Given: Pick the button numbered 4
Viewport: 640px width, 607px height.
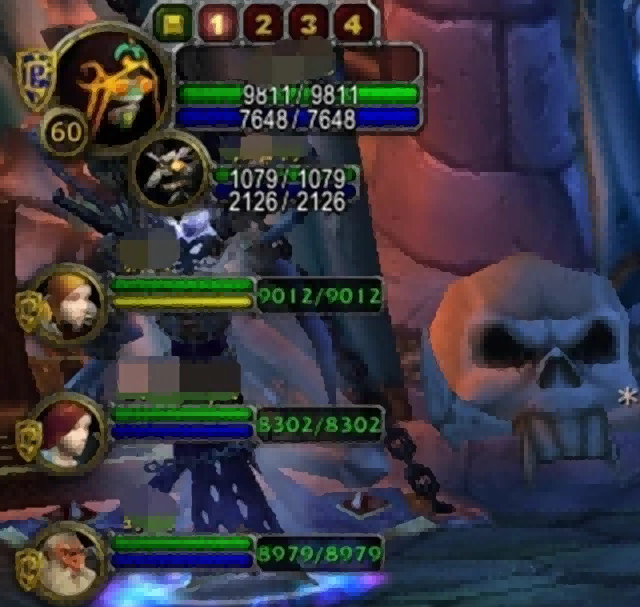Looking at the screenshot, I should pyautogui.click(x=351, y=23).
